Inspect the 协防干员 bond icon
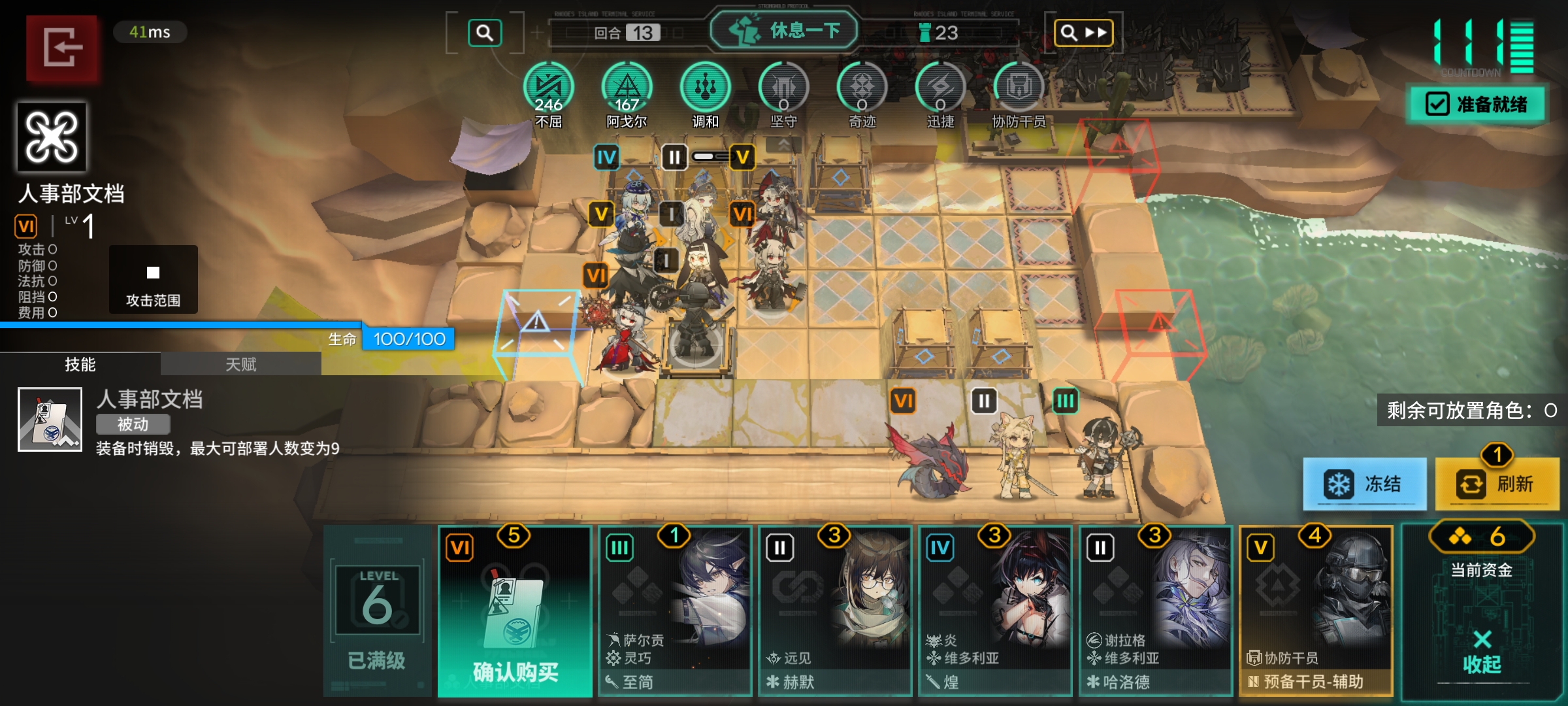 point(1019,88)
